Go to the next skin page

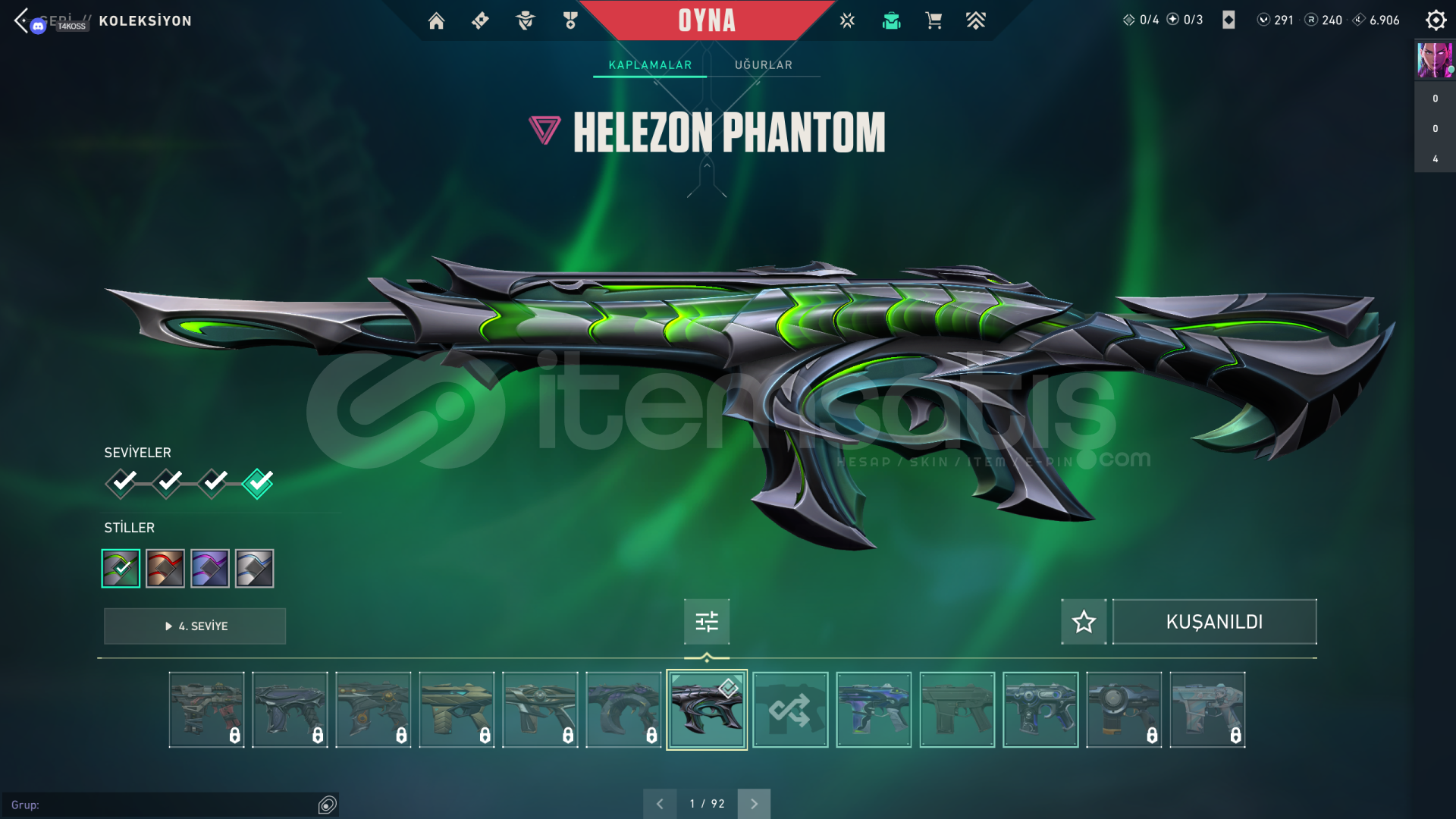click(754, 804)
